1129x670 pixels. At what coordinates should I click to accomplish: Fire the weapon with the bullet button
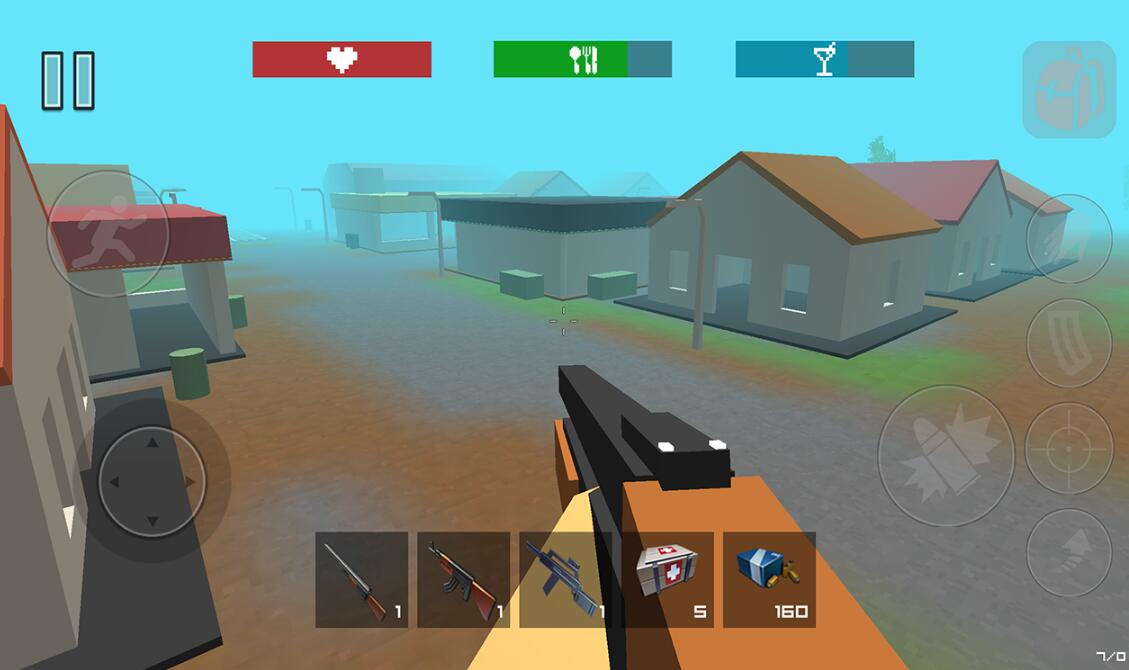(x=946, y=456)
